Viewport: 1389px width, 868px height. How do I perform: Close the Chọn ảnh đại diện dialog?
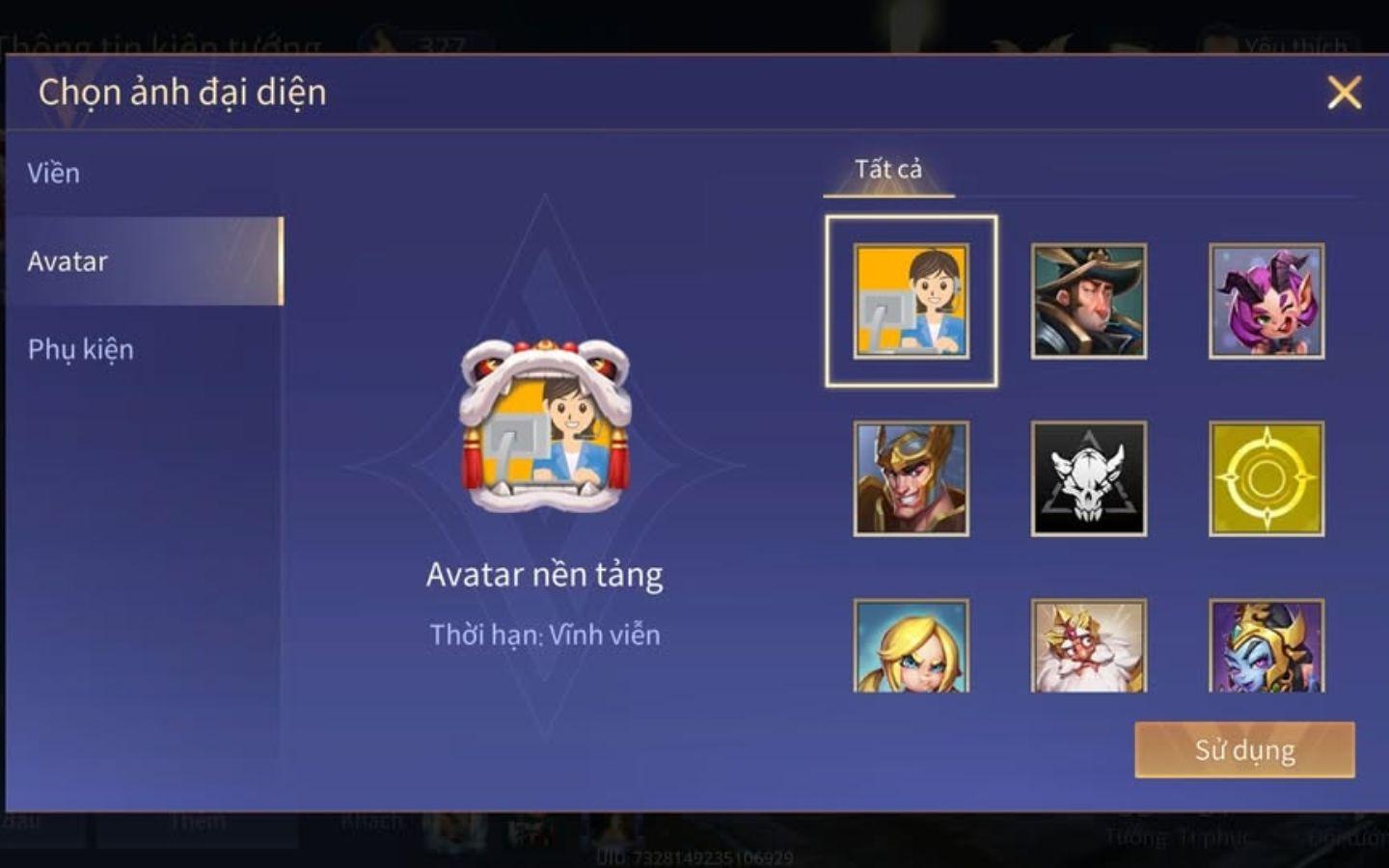(1345, 91)
